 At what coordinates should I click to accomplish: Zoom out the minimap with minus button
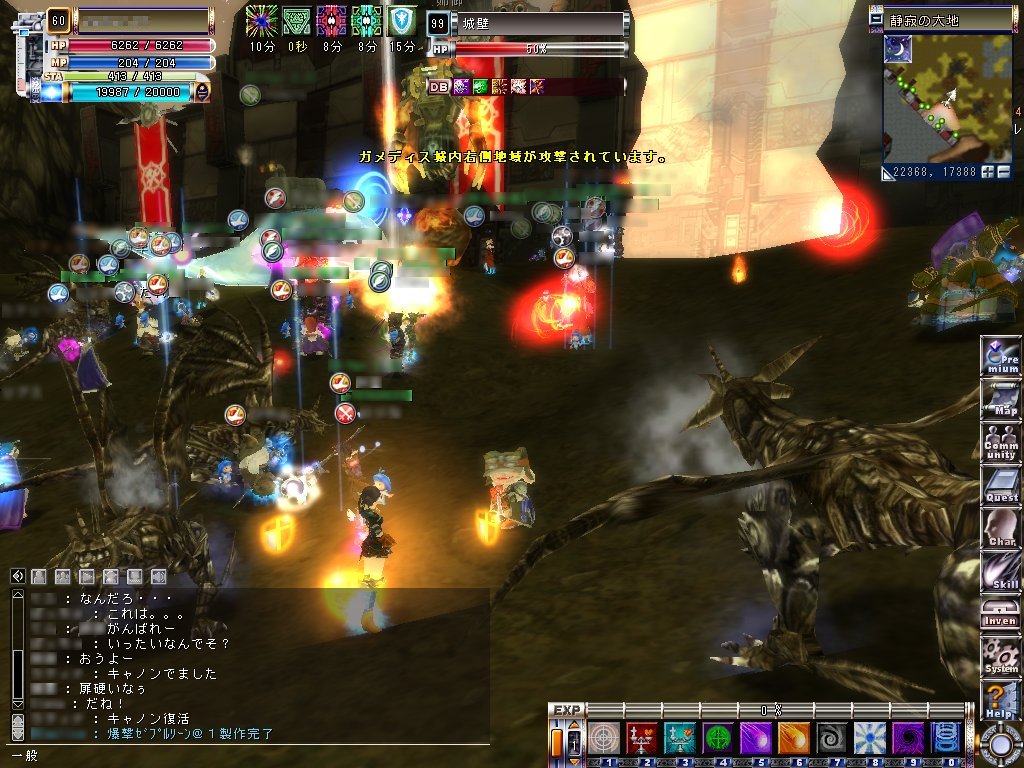(x=1003, y=172)
